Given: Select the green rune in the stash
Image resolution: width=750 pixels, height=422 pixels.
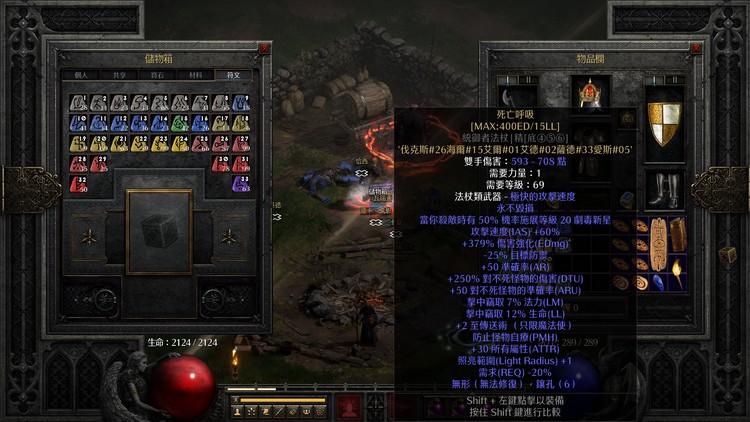Looking at the screenshot, I should tap(179, 123).
